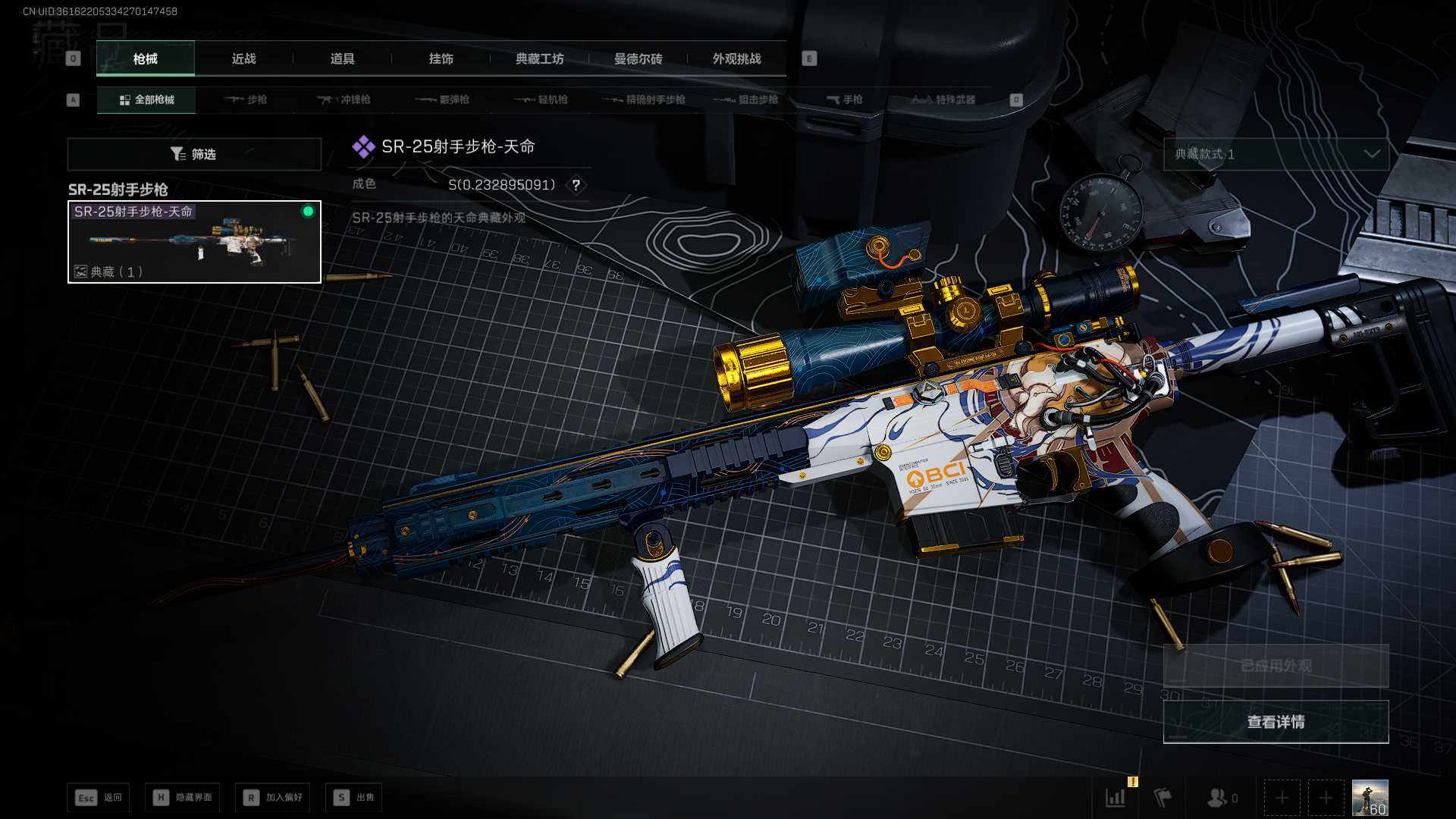The height and width of the screenshot is (819, 1456).
Task: Switch to the 外观挑战 tab
Action: click(736, 58)
